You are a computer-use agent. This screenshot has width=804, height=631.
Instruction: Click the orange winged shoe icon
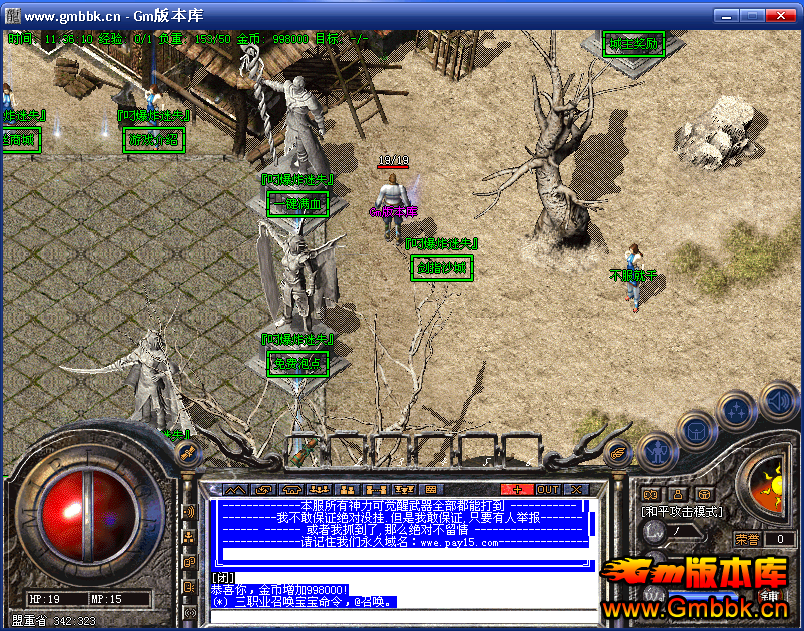pos(617,452)
